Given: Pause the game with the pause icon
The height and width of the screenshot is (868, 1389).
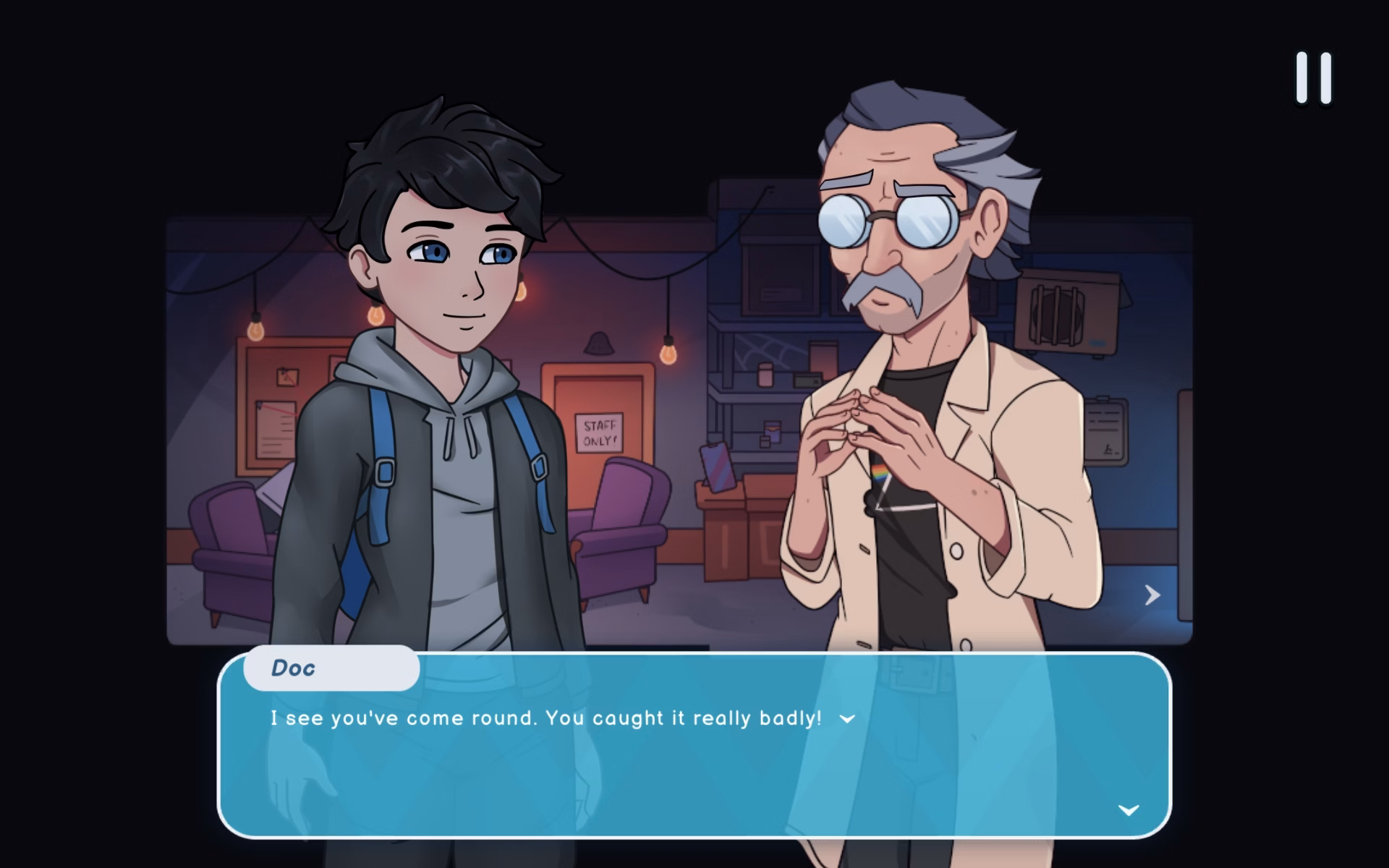Looking at the screenshot, I should click(x=1312, y=76).
